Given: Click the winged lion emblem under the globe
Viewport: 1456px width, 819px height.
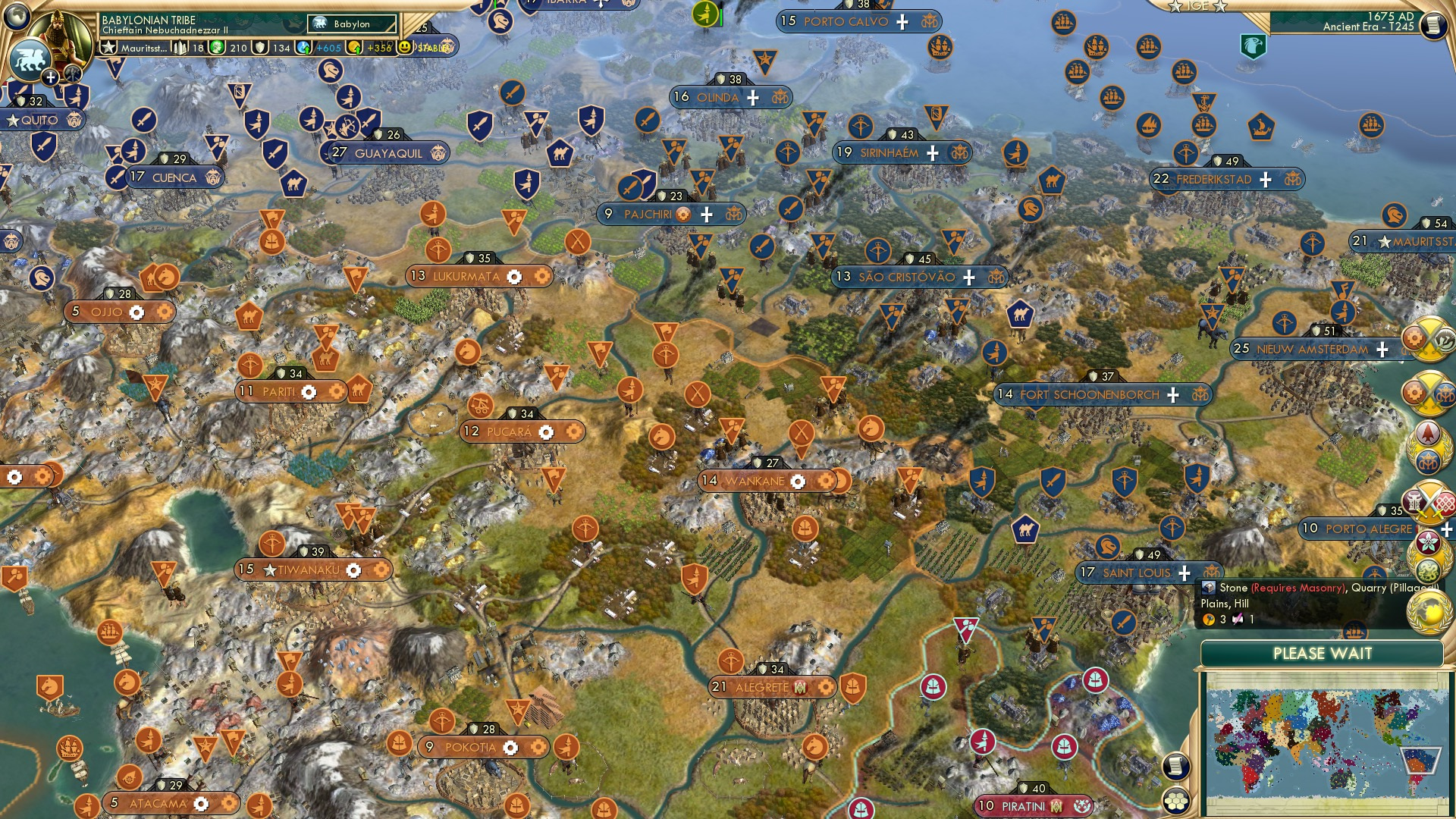Looking at the screenshot, I should point(30,59).
